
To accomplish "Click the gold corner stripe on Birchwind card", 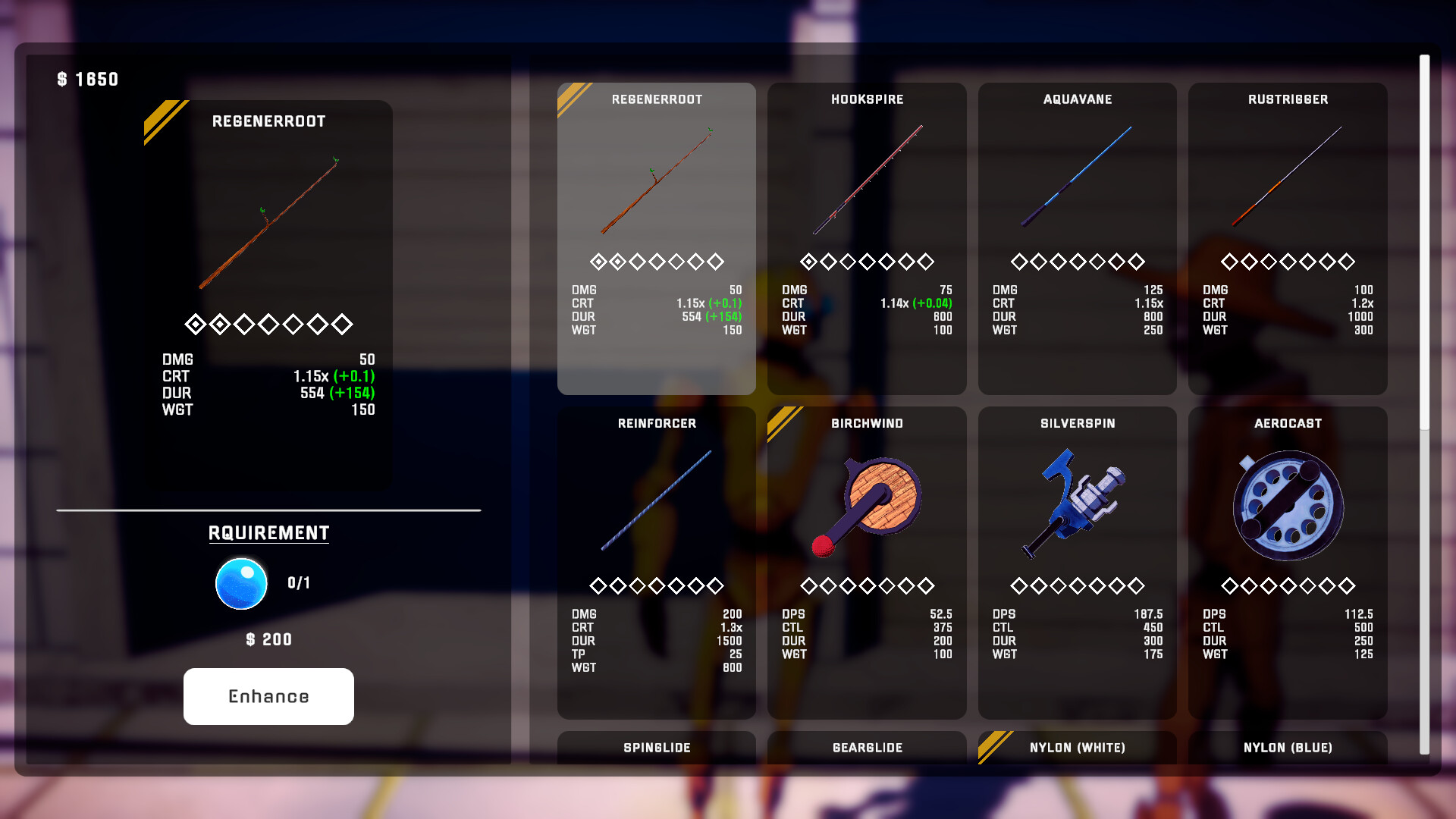I will (783, 418).
